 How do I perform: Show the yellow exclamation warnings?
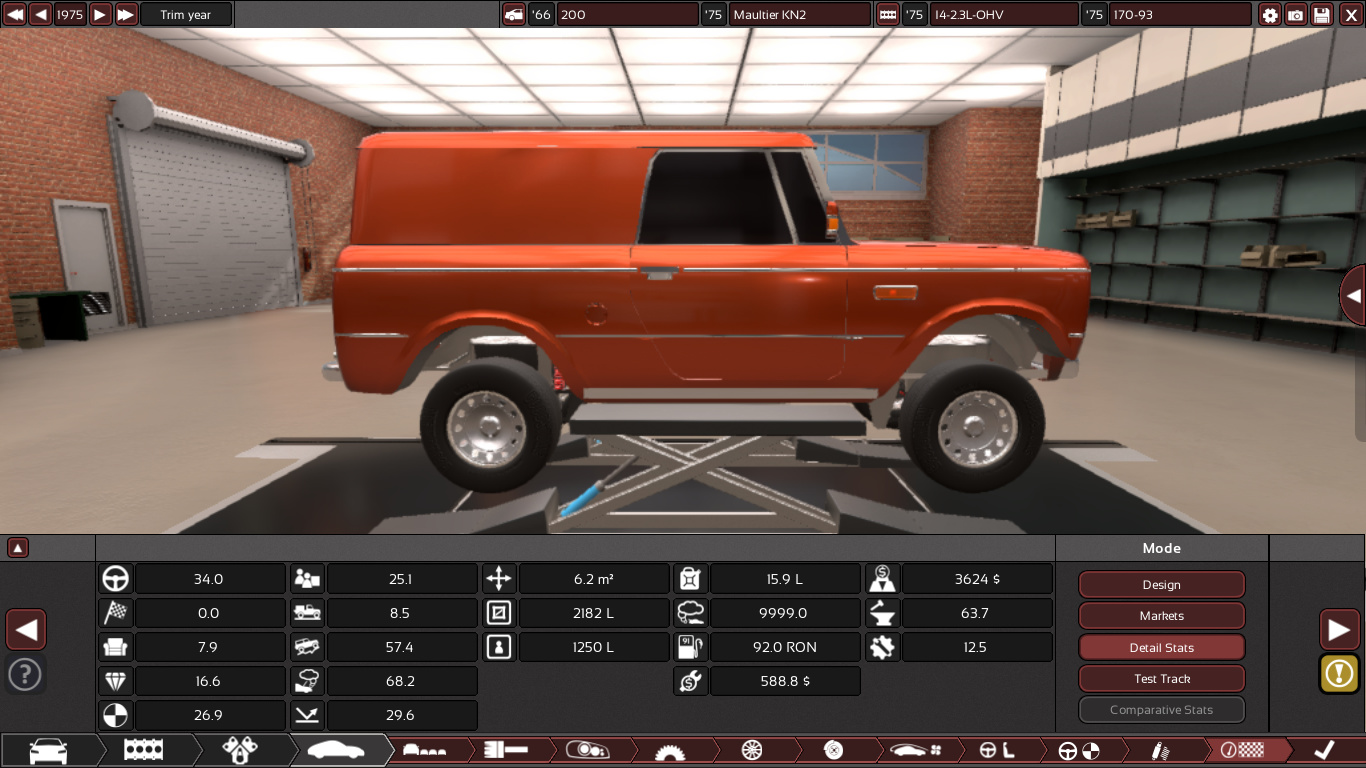tap(1339, 673)
